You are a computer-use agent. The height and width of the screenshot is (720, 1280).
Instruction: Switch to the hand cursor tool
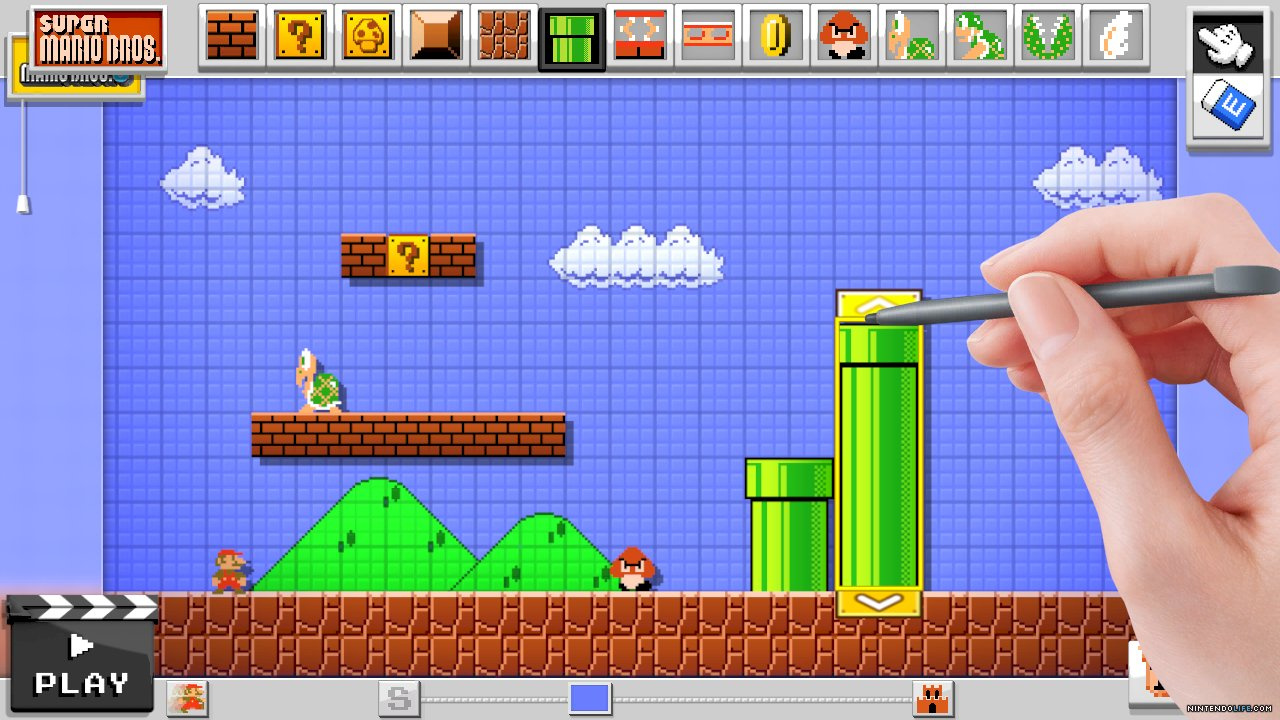tap(1229, 43)
